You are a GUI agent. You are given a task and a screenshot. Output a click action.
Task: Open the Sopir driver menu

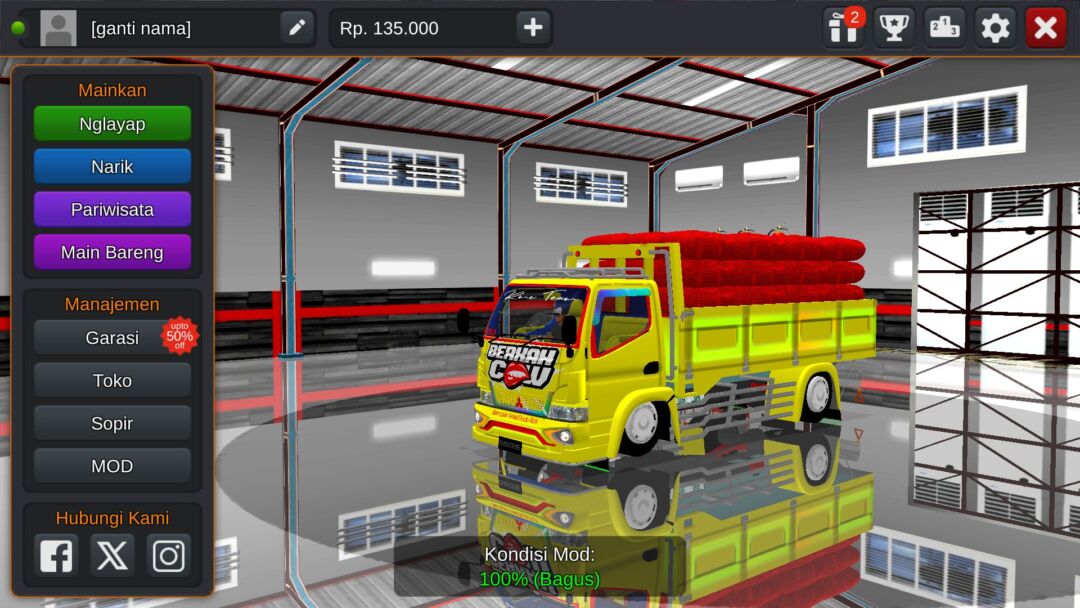coord(112,424)
